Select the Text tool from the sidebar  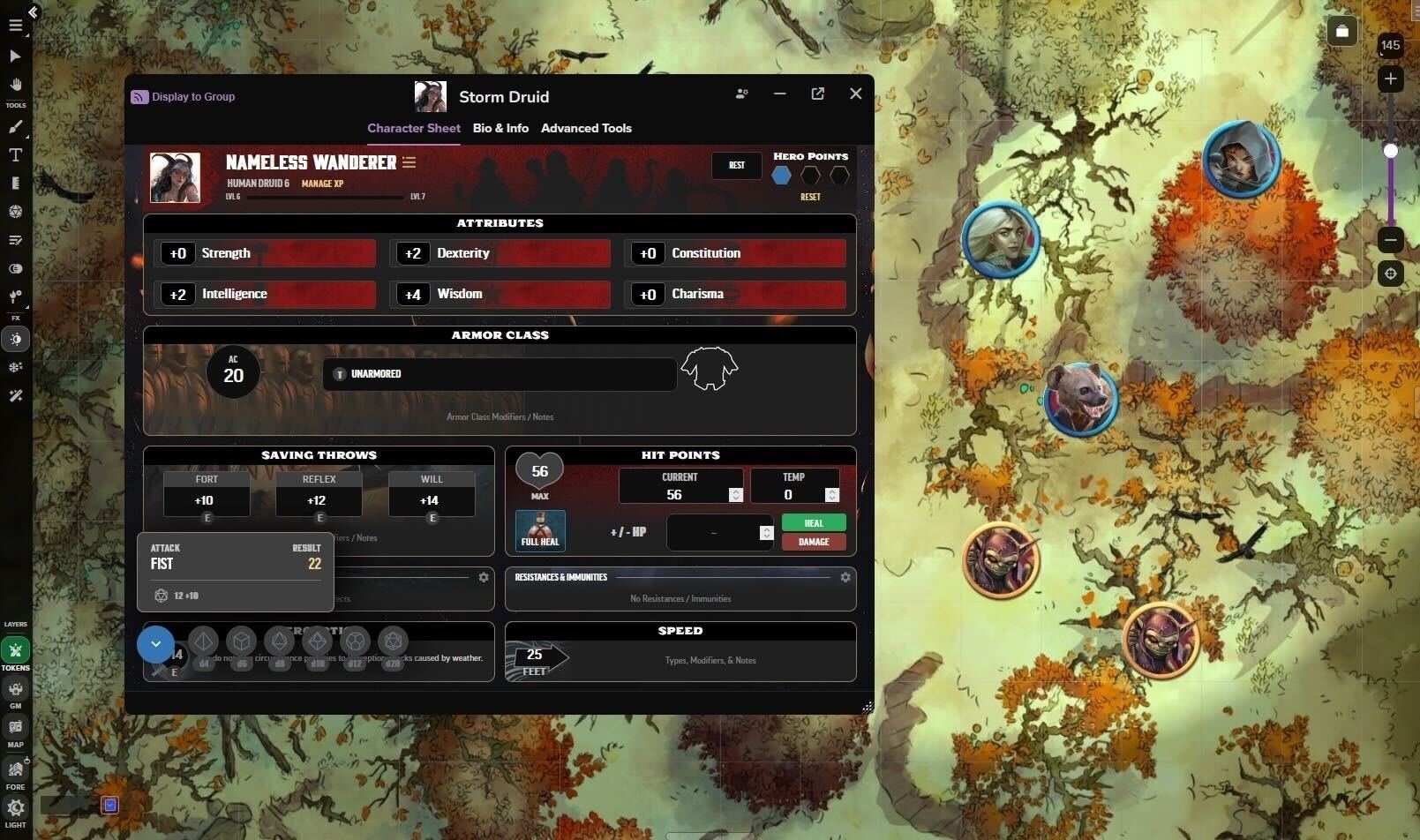click(x=15, y=154)
